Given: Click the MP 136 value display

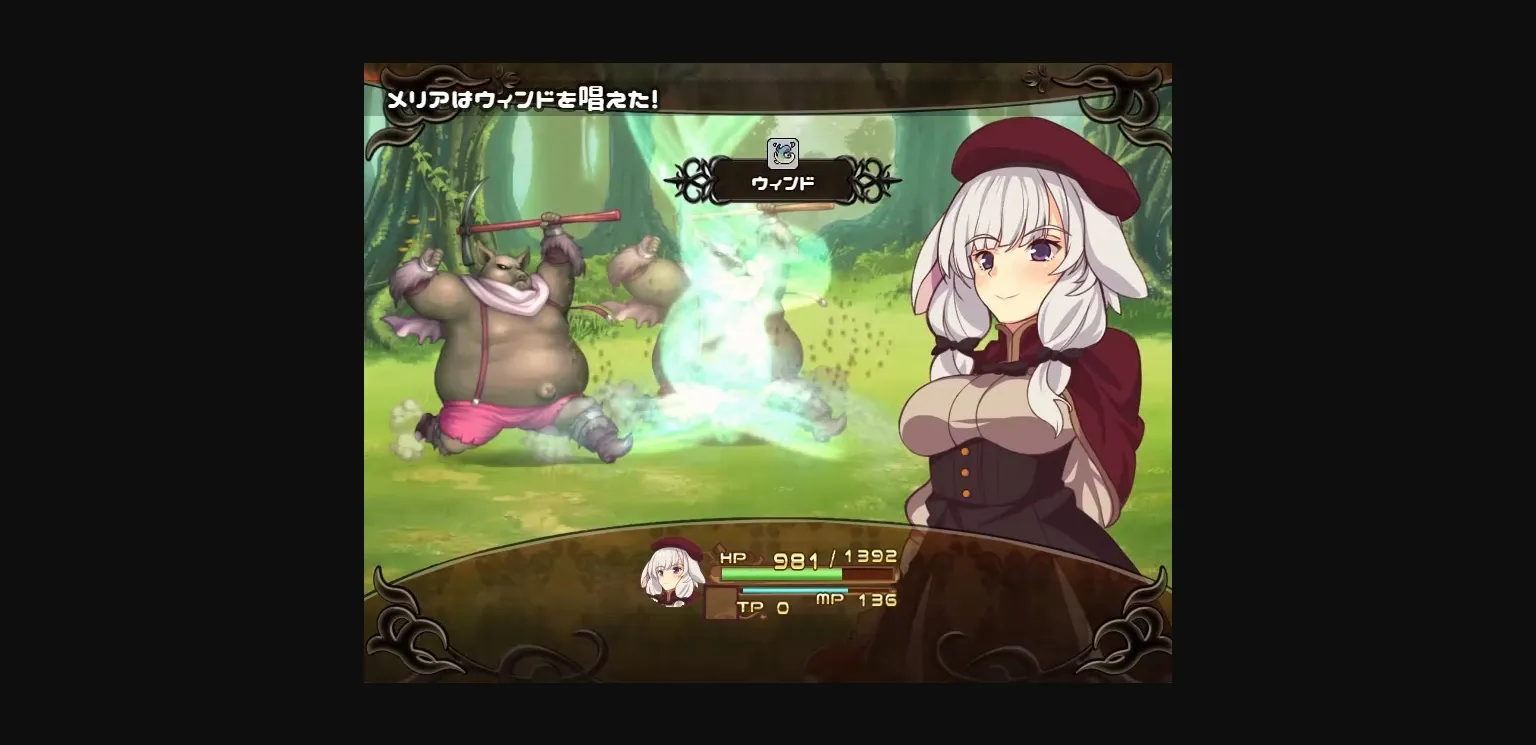Looking at the screenshot, I should pyautogui.click(x=880, y=602).
